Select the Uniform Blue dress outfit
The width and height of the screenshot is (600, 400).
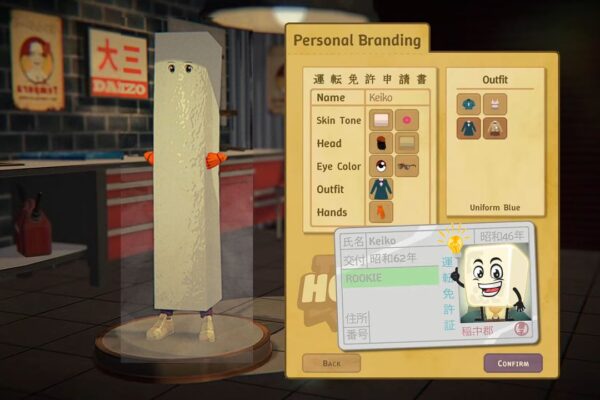pyautogui.click(x=470, y=128)
